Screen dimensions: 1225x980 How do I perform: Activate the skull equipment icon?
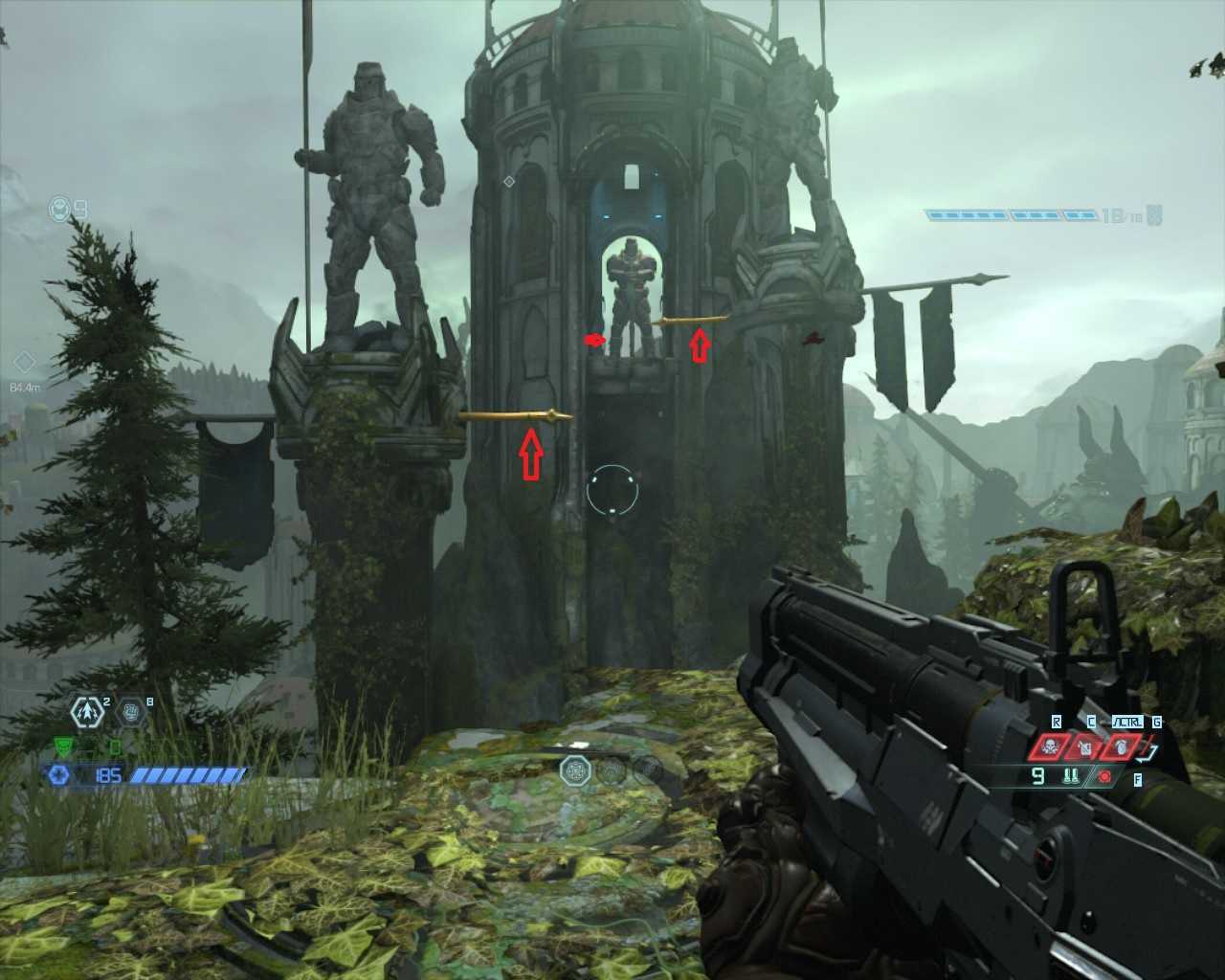pos(1049,746)
